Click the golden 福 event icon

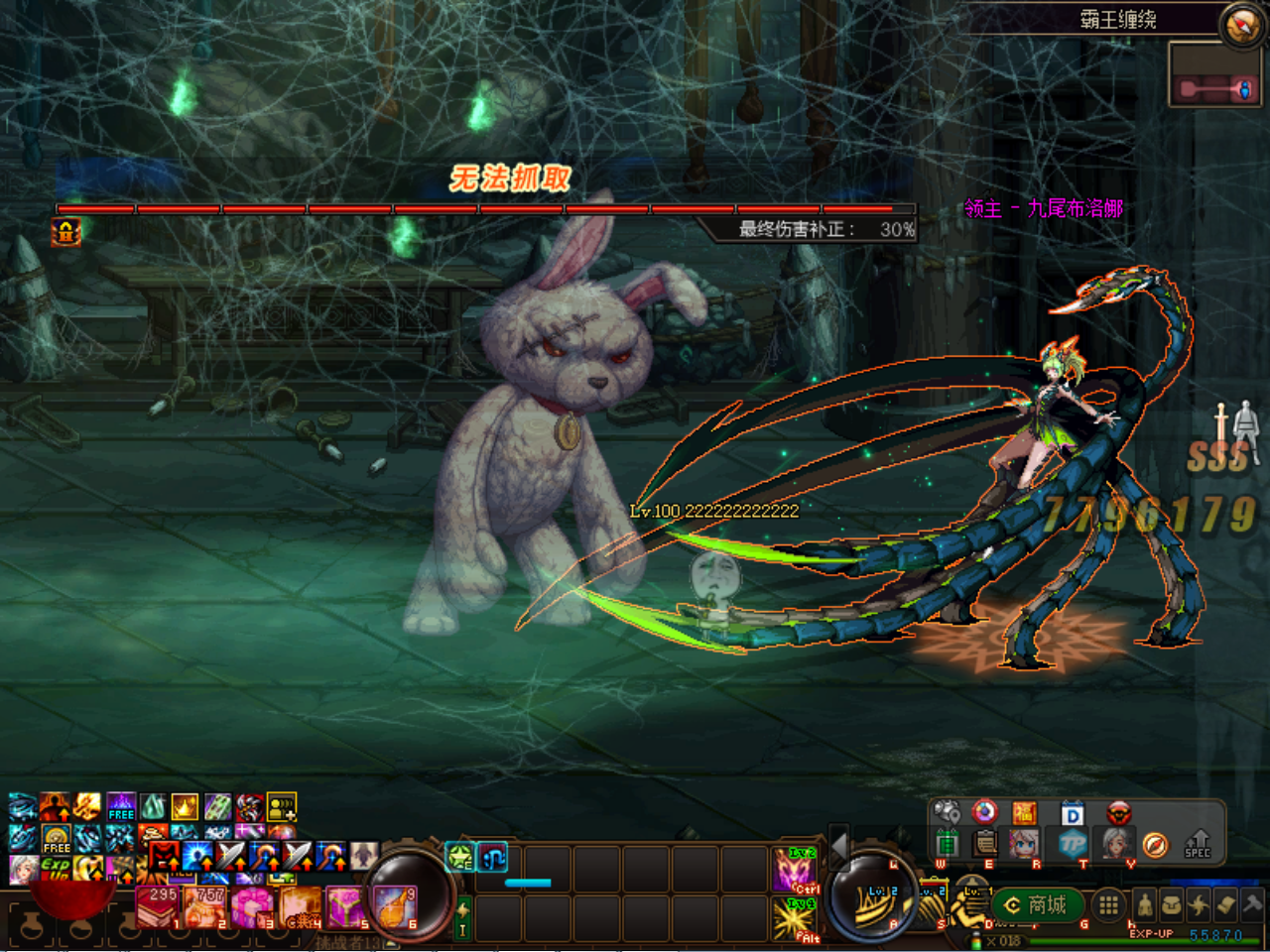(x=1023, y=811)
